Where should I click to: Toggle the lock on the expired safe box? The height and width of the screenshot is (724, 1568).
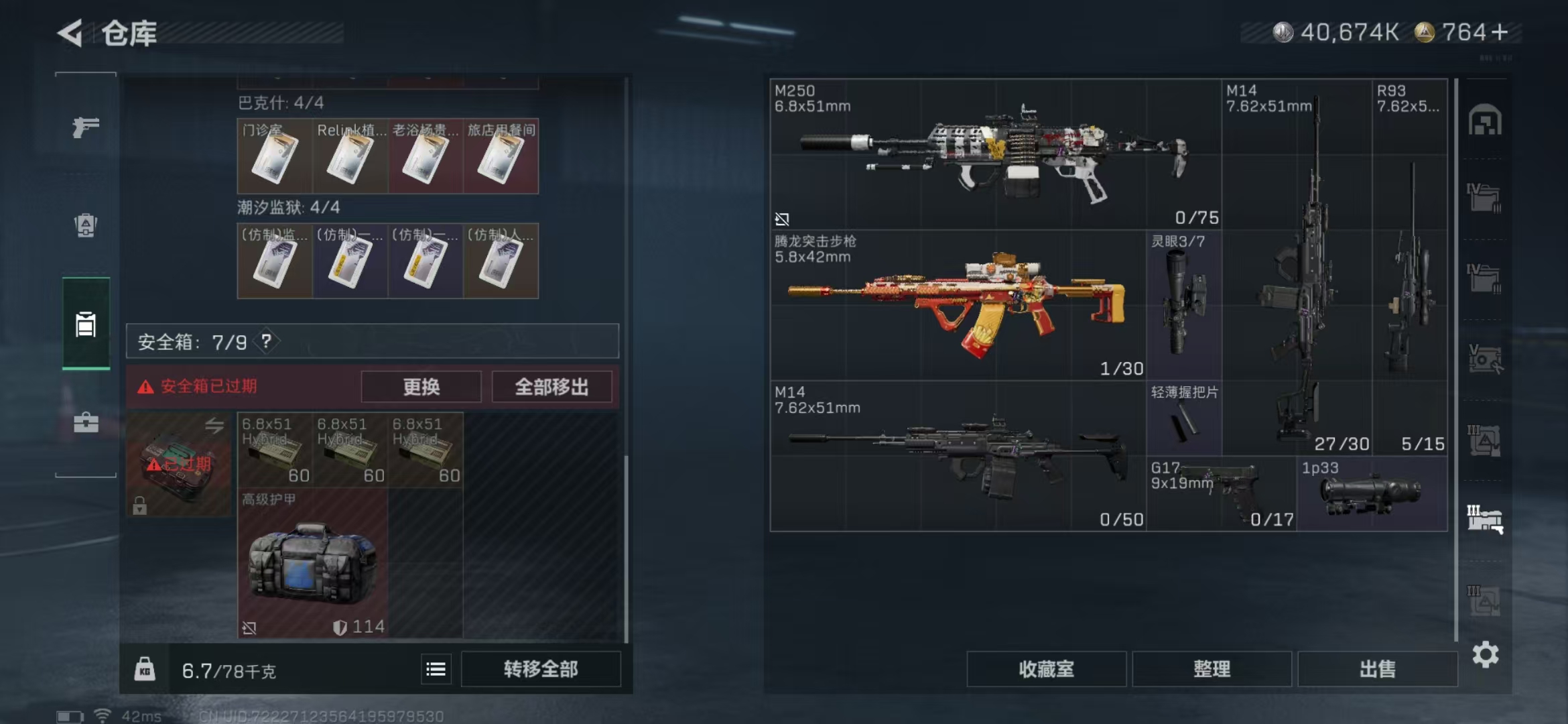(x=139, y=507)
